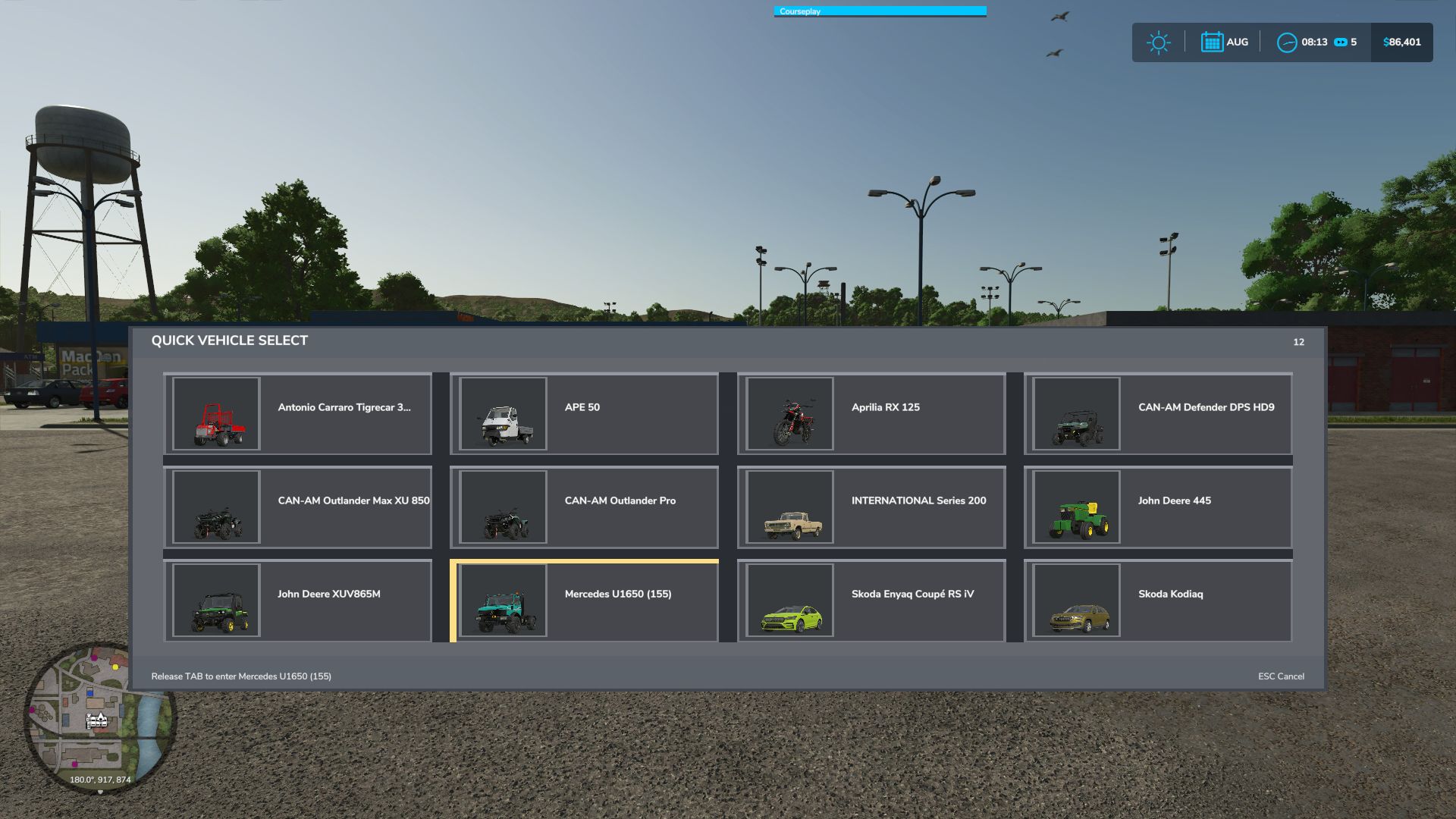
Task: Select the CAN-AM Defender DPS HD9
Action: 1158,413
